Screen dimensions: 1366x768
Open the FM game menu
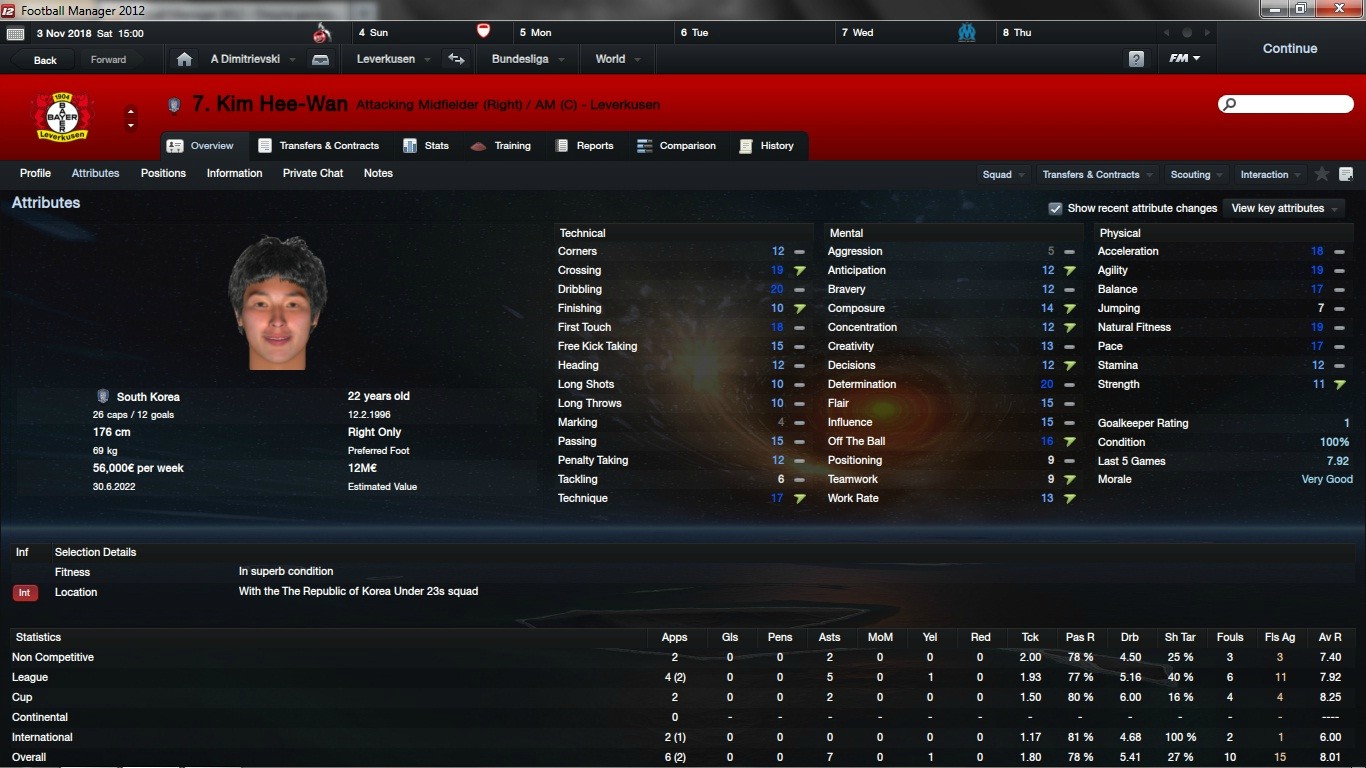pos(1184,59)
